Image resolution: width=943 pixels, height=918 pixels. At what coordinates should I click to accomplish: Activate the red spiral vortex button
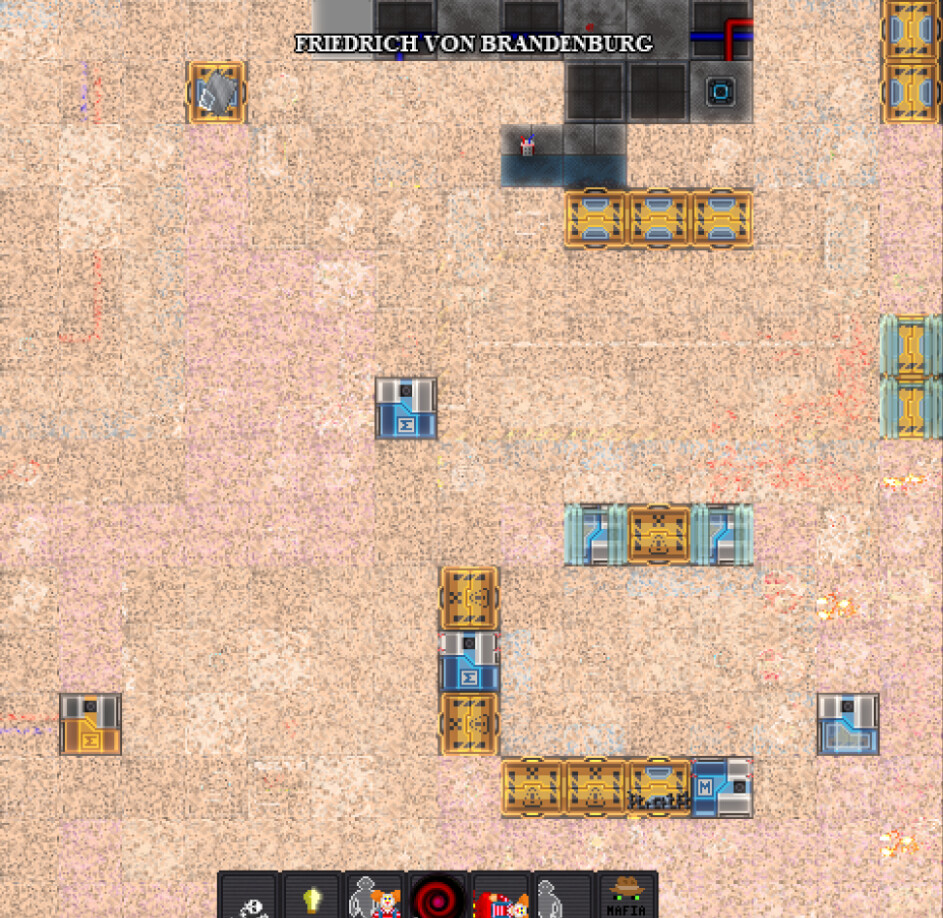[438, 898]
